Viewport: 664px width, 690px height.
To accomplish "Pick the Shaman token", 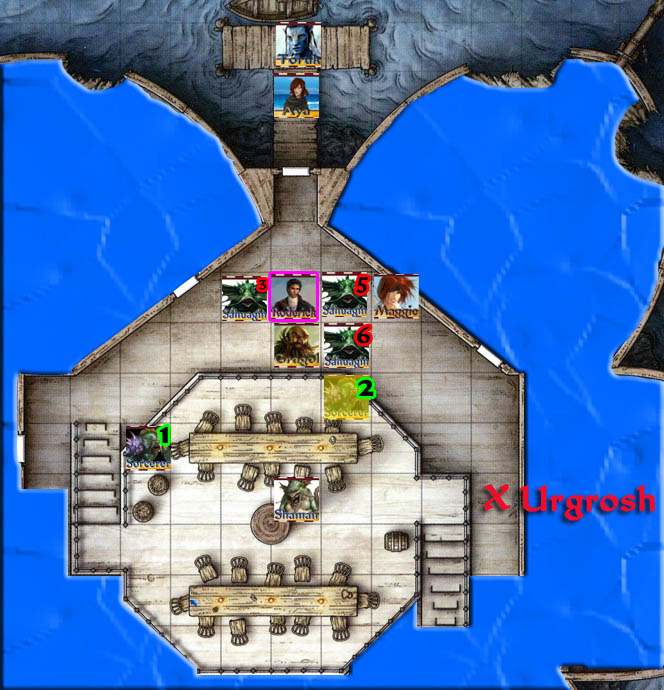I will pos(297,498).
